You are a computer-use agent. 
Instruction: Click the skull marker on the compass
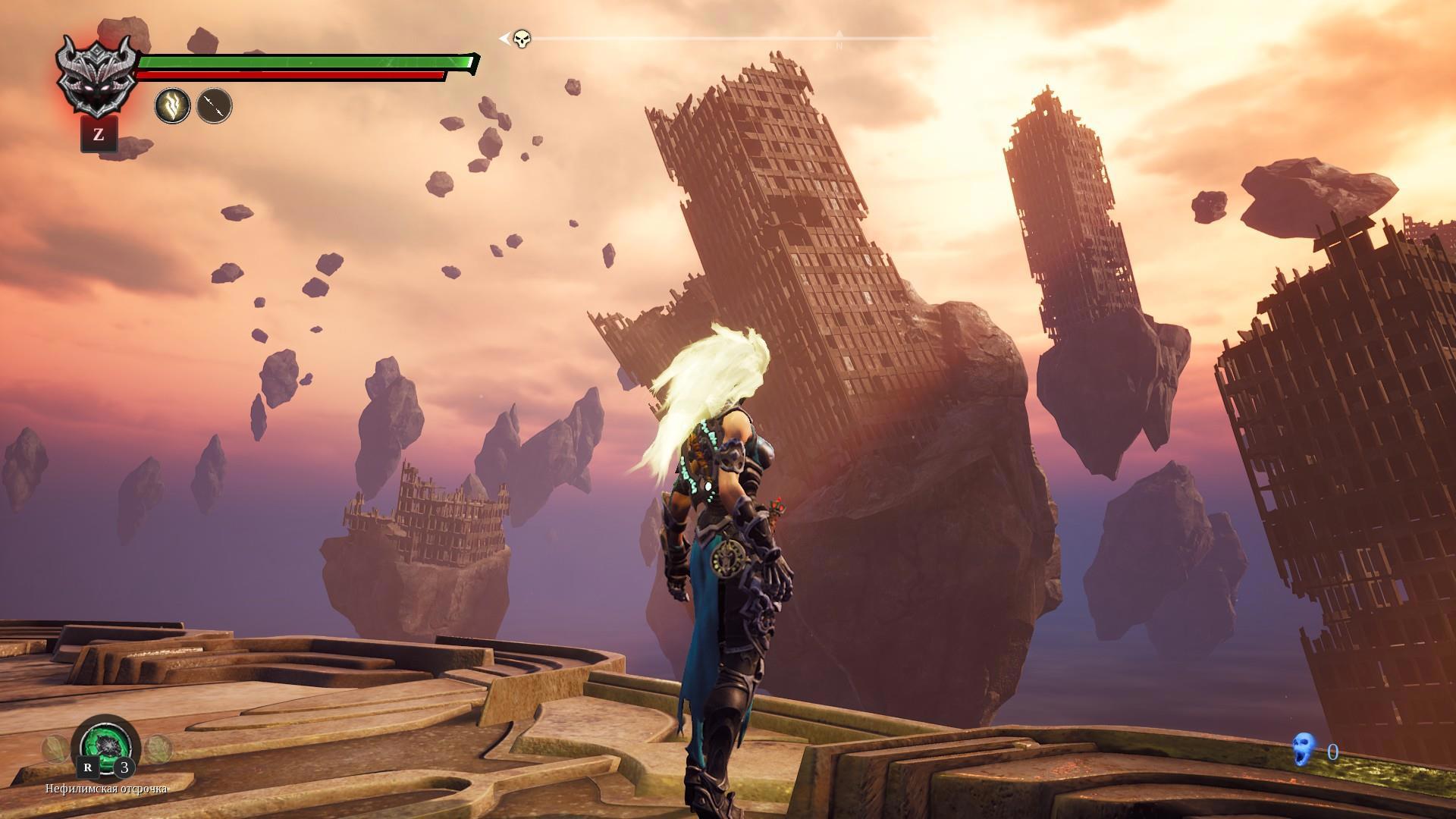point(522,38)
